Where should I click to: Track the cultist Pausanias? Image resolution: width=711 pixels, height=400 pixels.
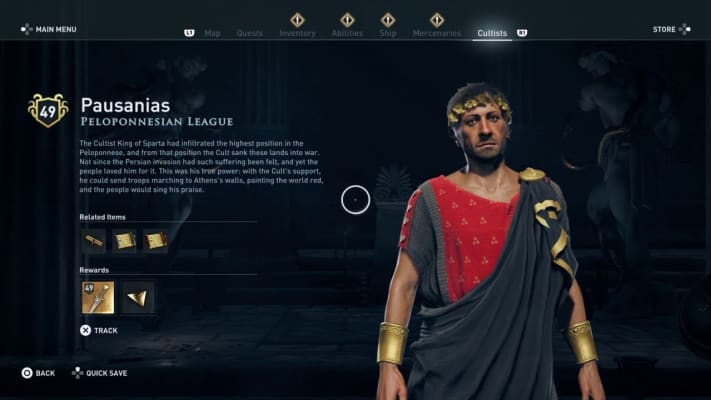tap(98, 330)
